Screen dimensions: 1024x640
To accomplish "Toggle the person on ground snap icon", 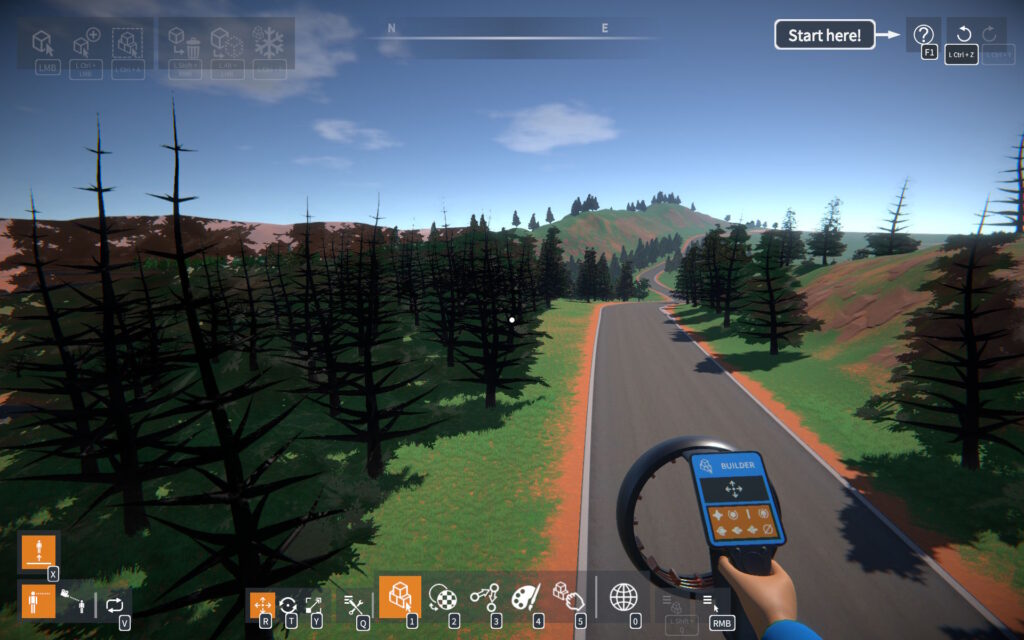I will (x=38, y=551).
